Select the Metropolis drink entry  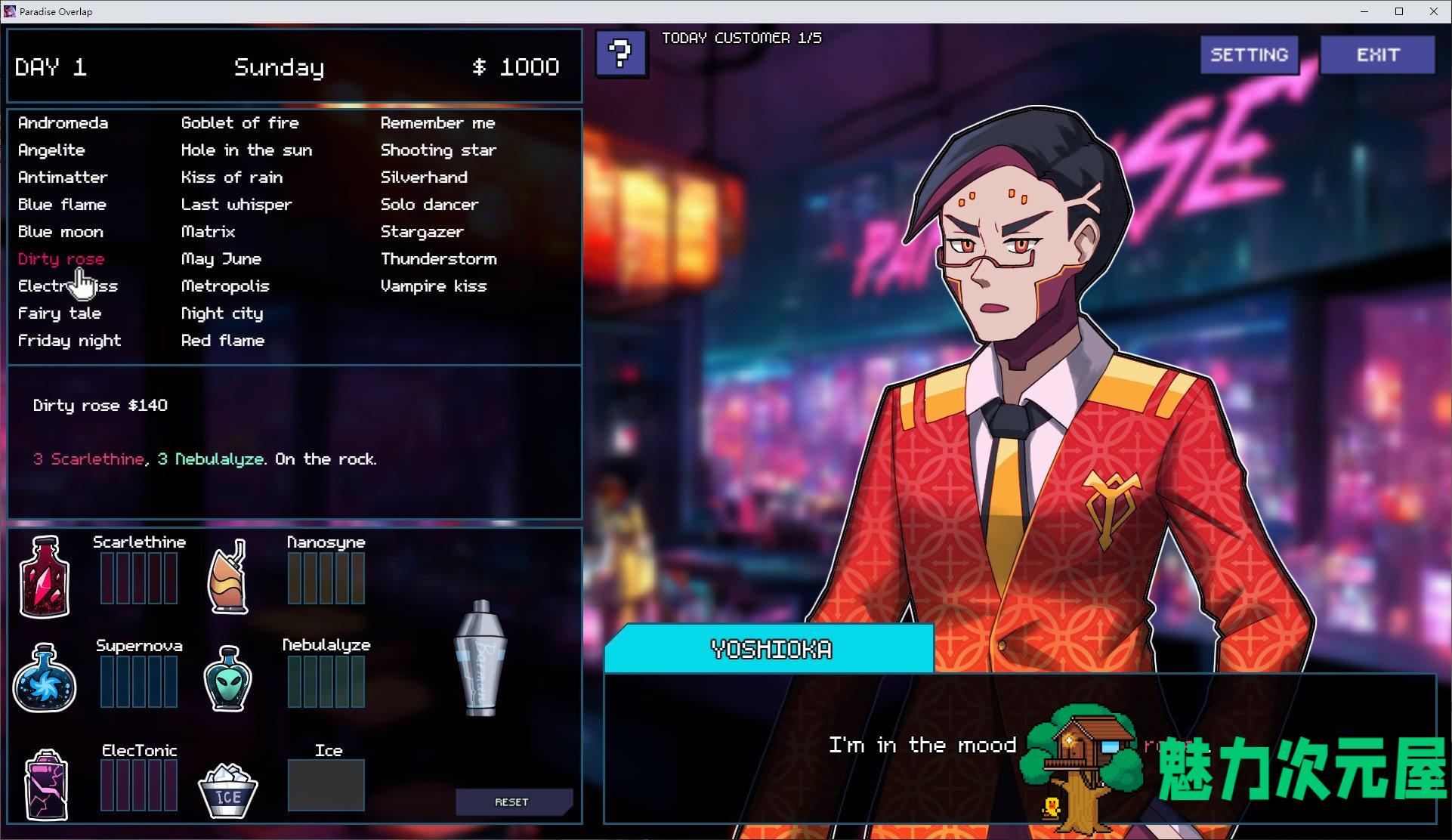[224, 286]
